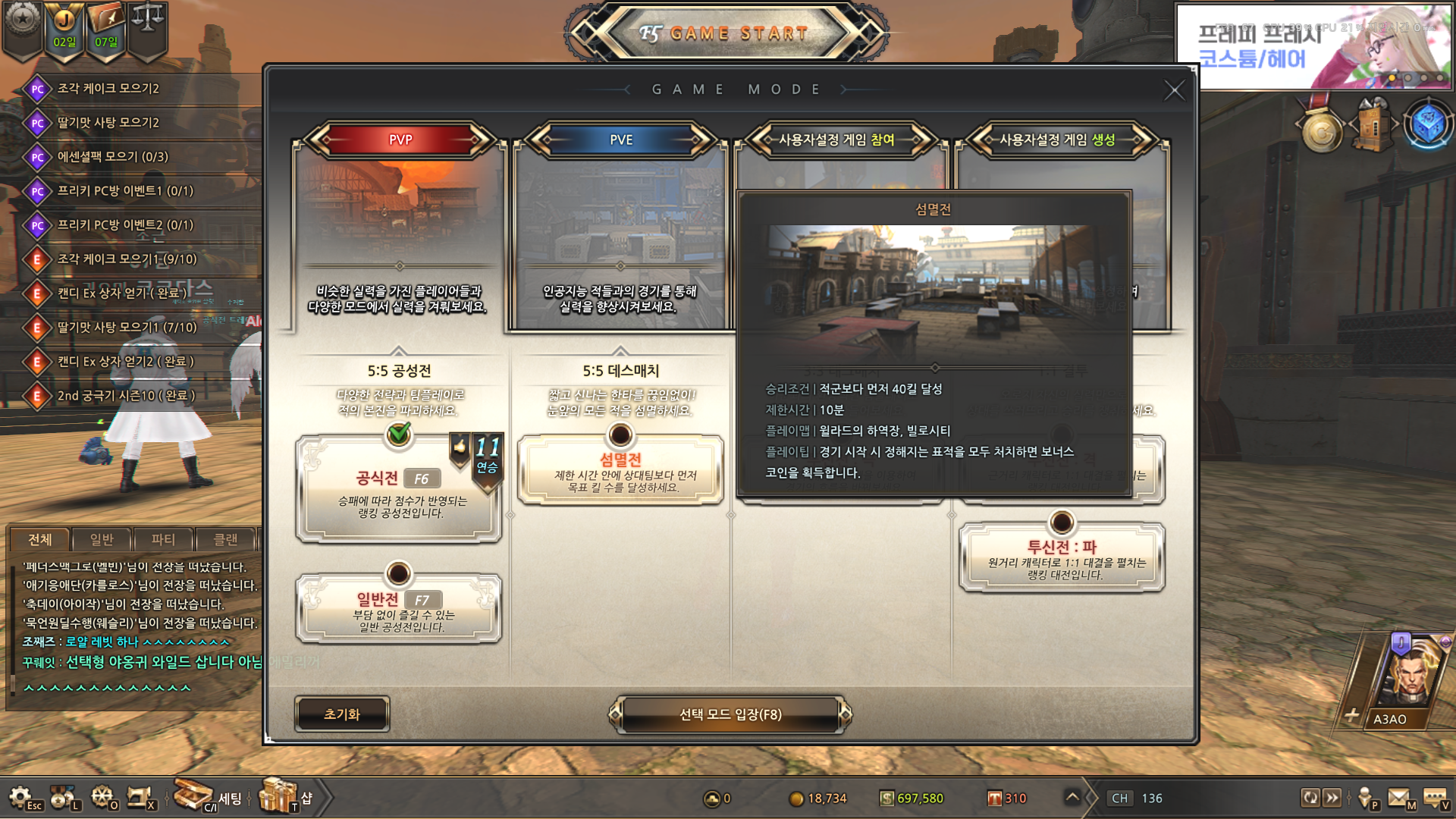Switch to the 전체 chat tab
The image size is (1456, 819).
(39, 539)
